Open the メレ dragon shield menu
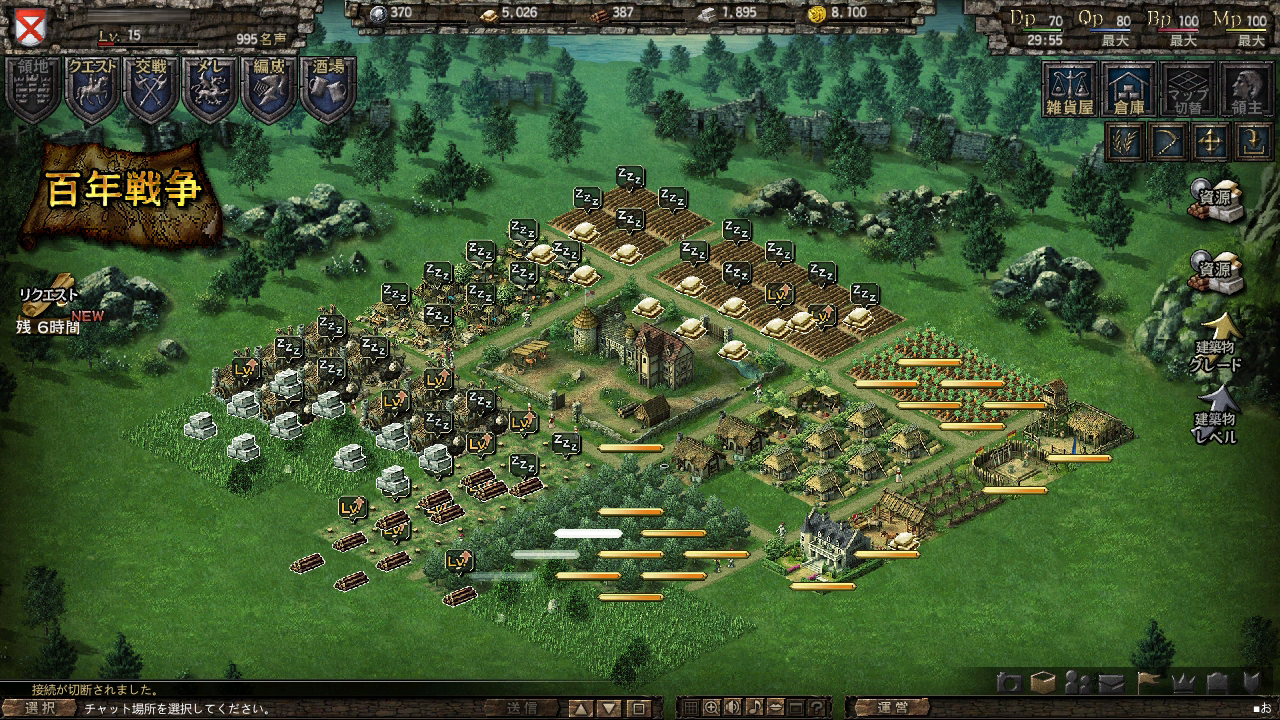Screen dimensions: 1280x720 pos(210,88)
